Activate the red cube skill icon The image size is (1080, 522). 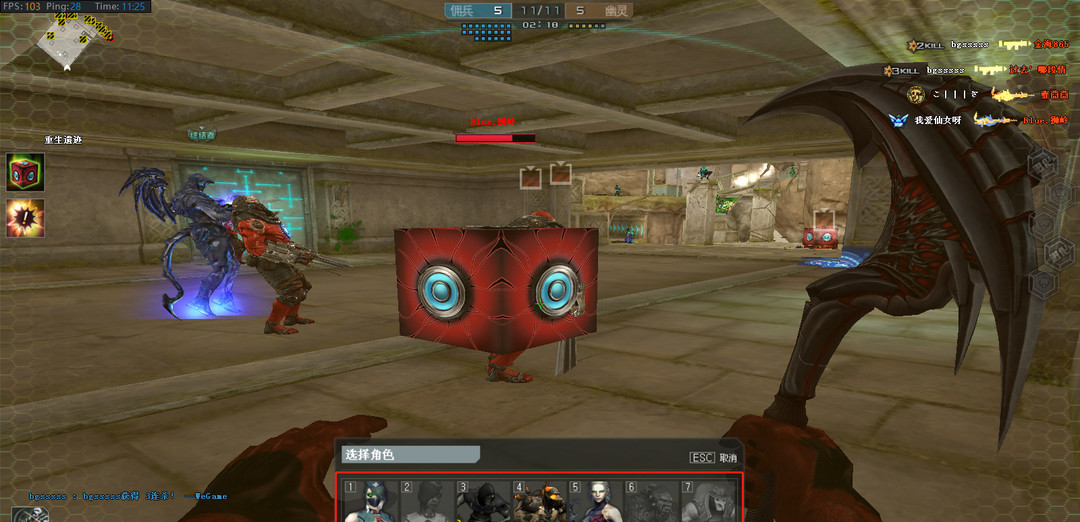pos(25,172)
